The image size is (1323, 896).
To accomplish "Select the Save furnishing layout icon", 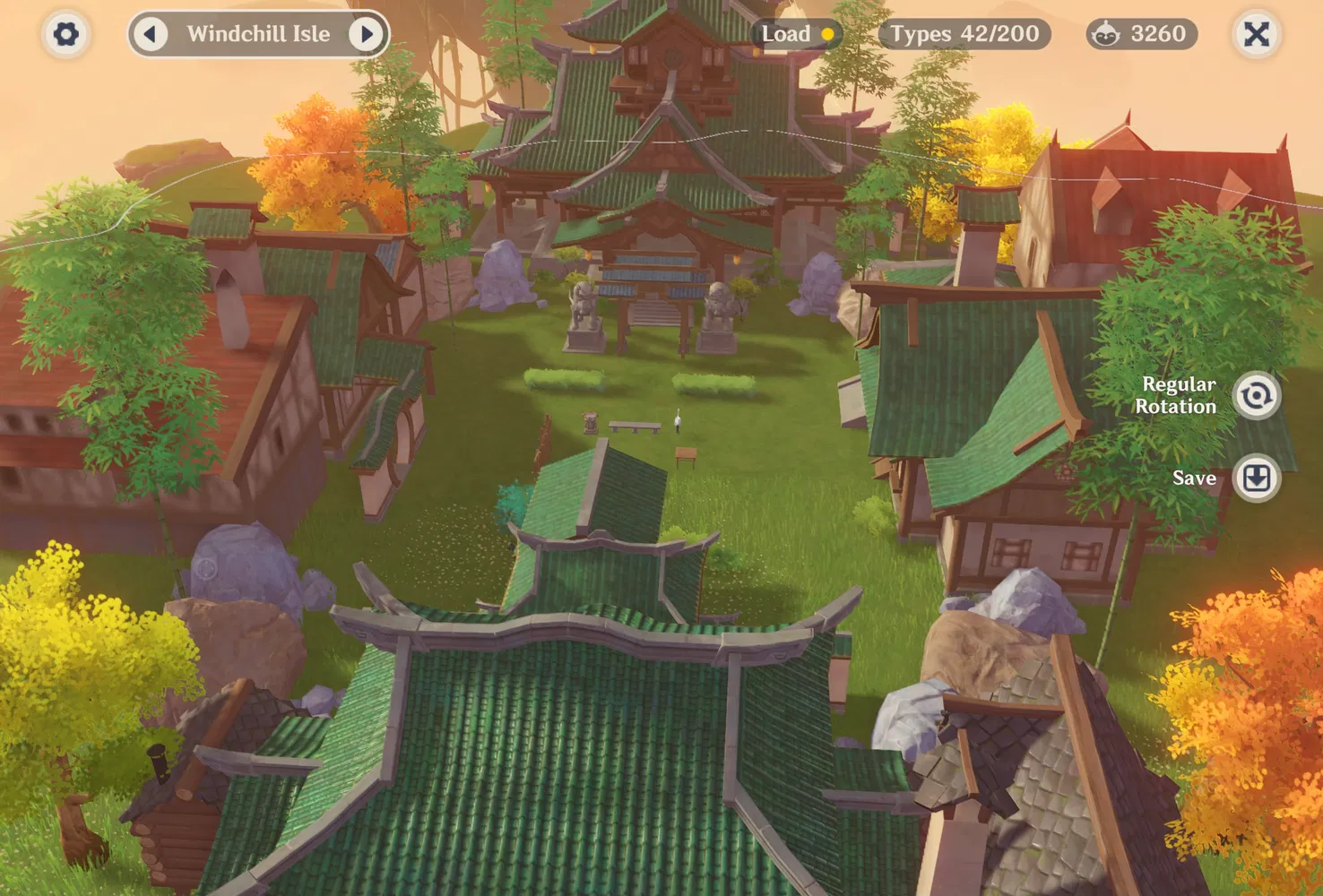I will (1258, 478).
